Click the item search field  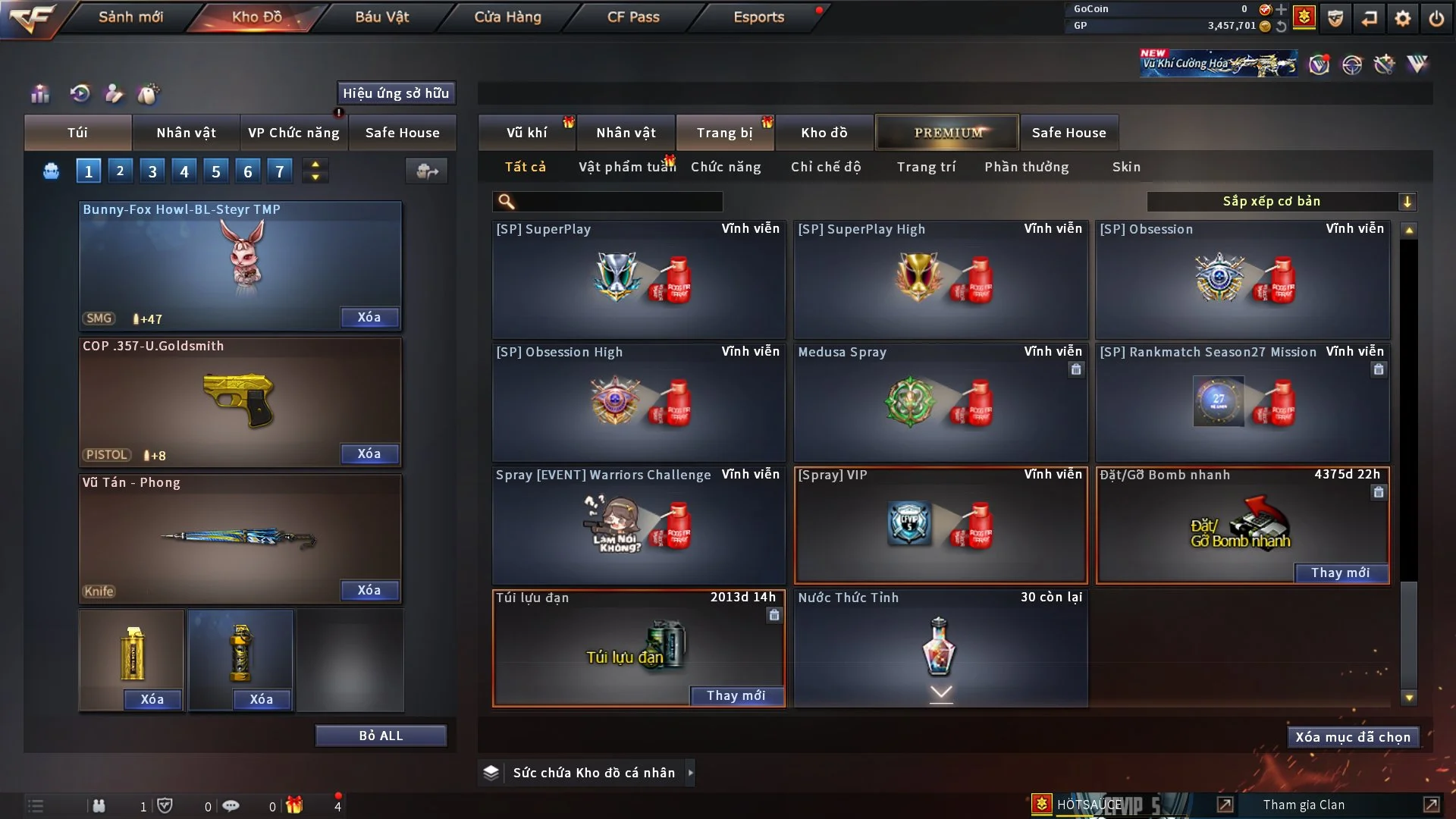pos(618,202)
